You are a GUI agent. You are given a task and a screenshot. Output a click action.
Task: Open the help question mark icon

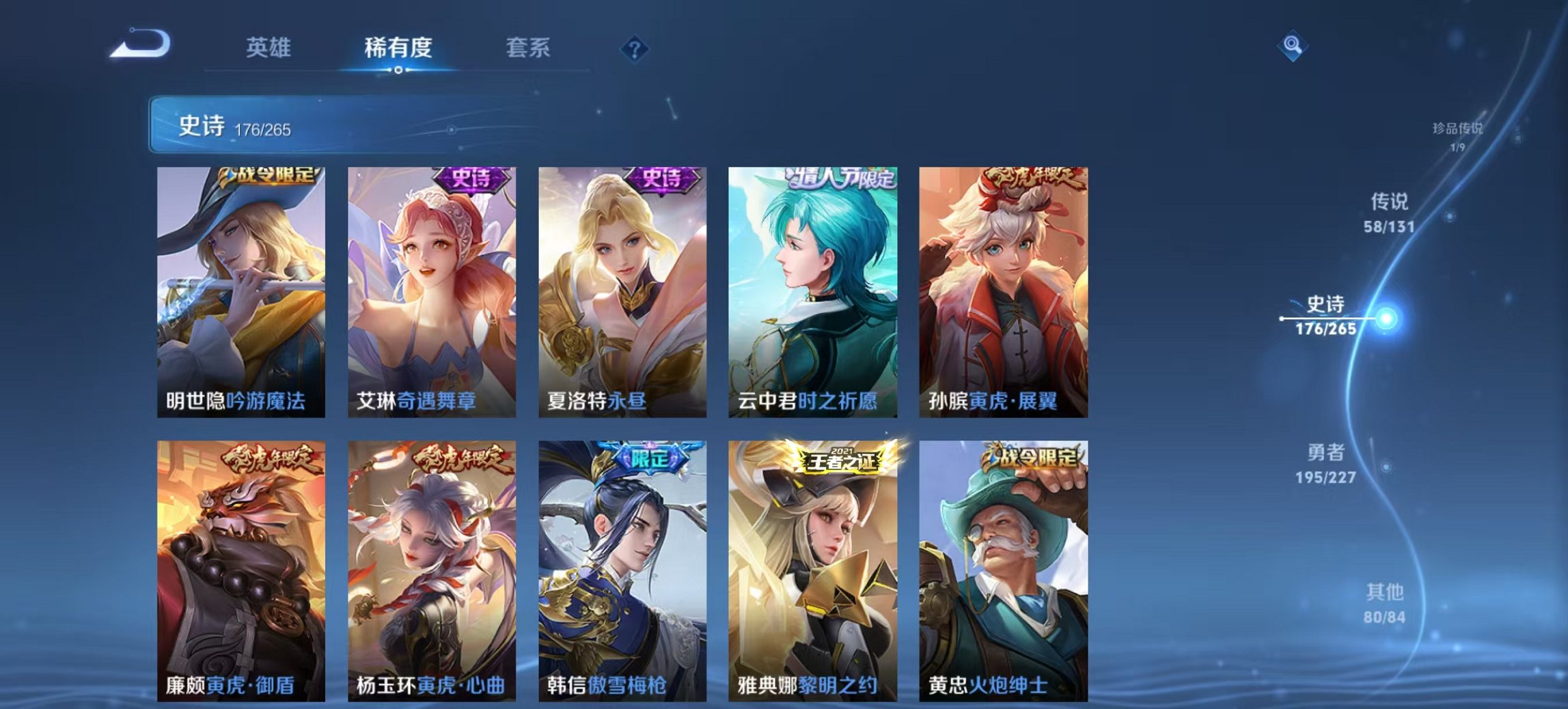click(x=635, y=49)
